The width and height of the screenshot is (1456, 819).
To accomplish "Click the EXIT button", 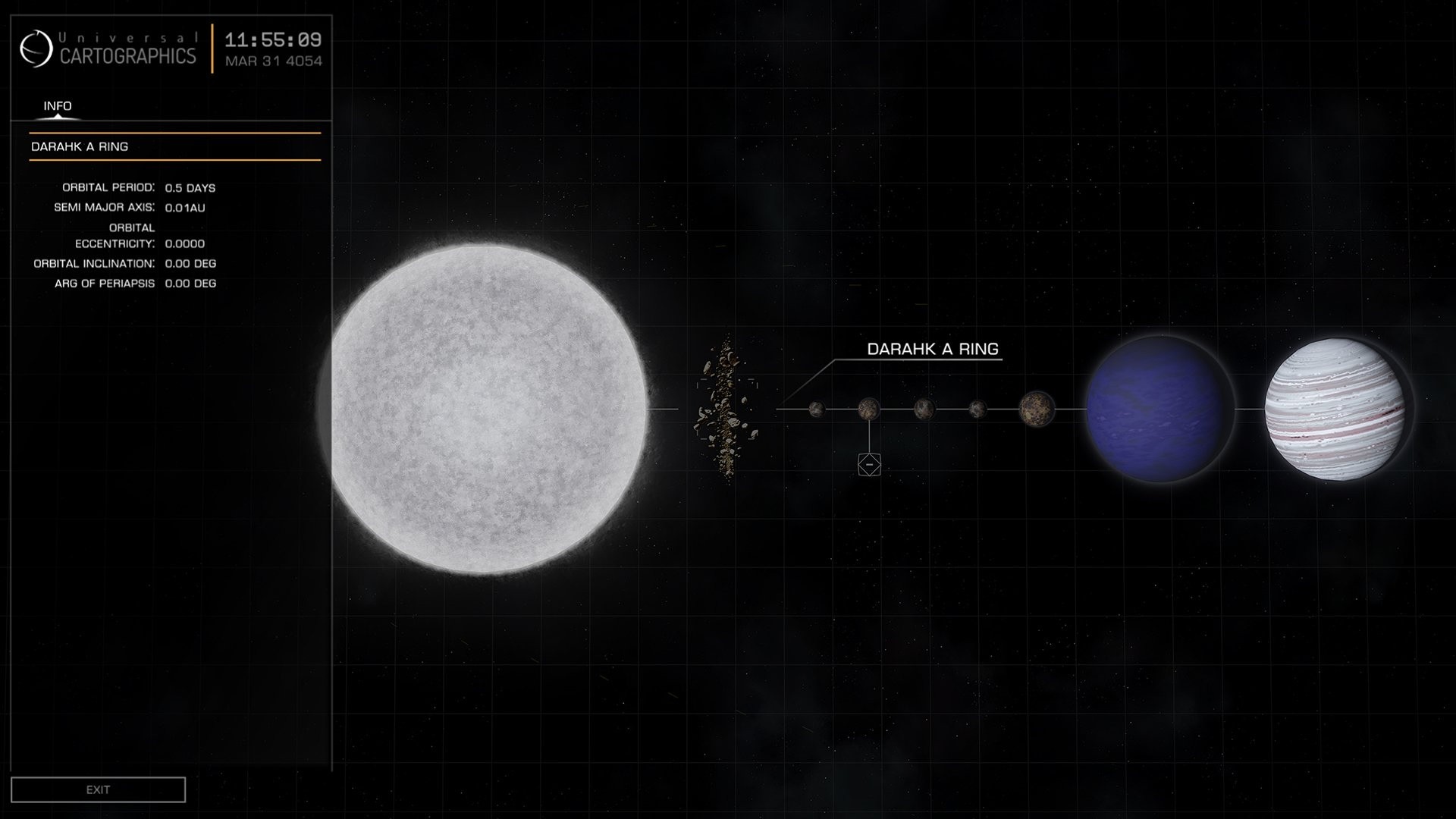I will pyautogui.click(x=98, y=789).
